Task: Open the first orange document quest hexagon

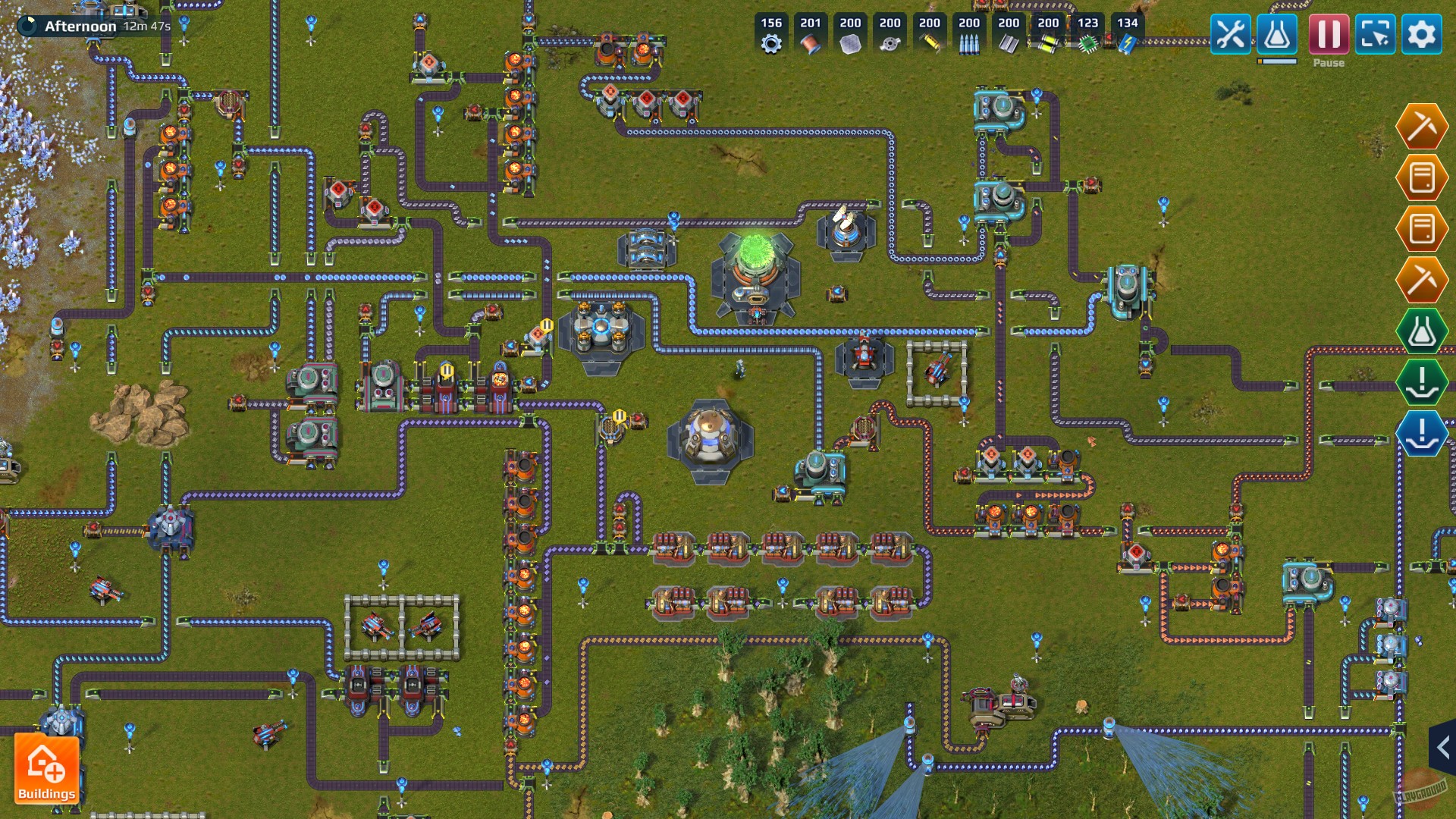Action: 1422,179
